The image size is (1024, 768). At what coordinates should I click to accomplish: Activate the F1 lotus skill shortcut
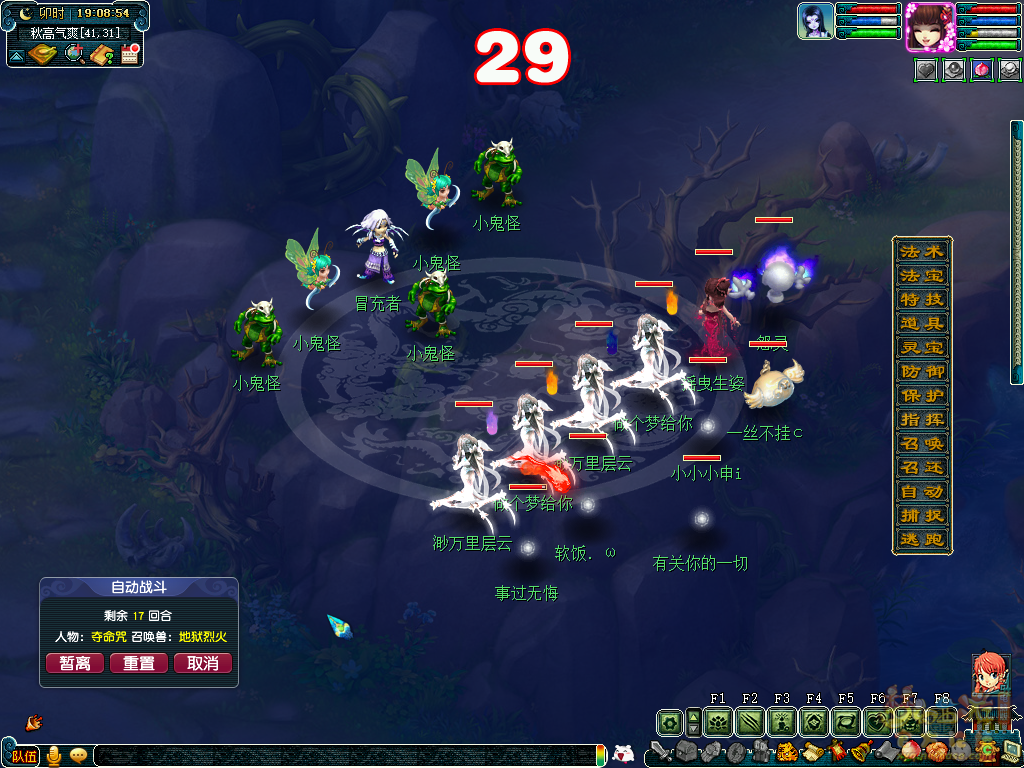pyautogui.click(x=718, y=721)
